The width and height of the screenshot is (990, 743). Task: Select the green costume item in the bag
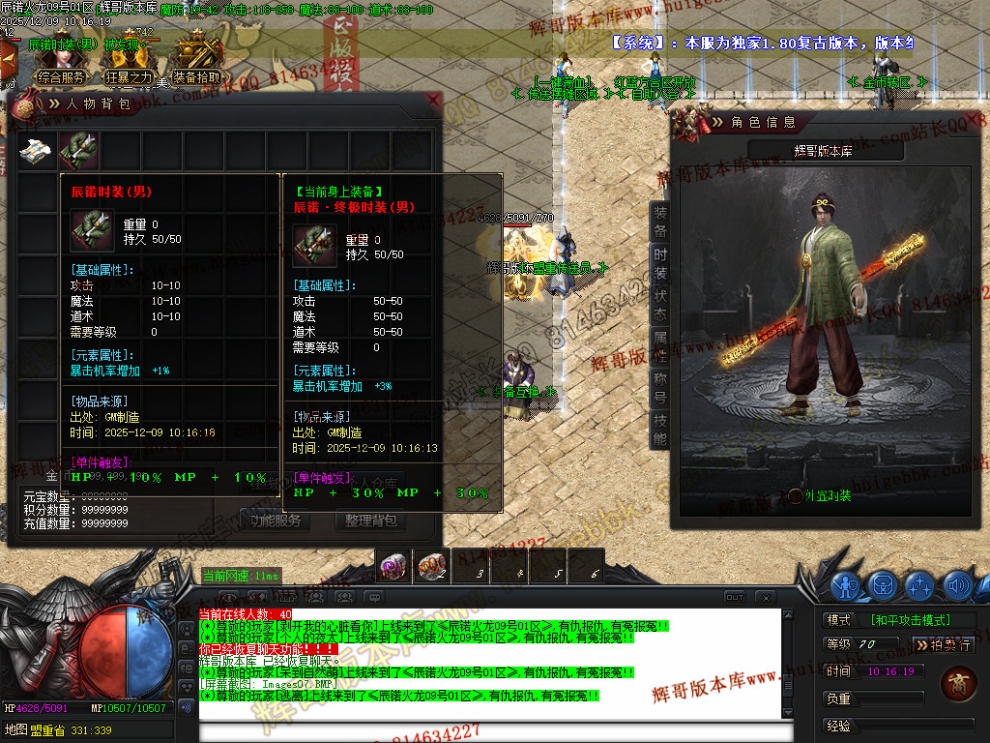[78, 150]
